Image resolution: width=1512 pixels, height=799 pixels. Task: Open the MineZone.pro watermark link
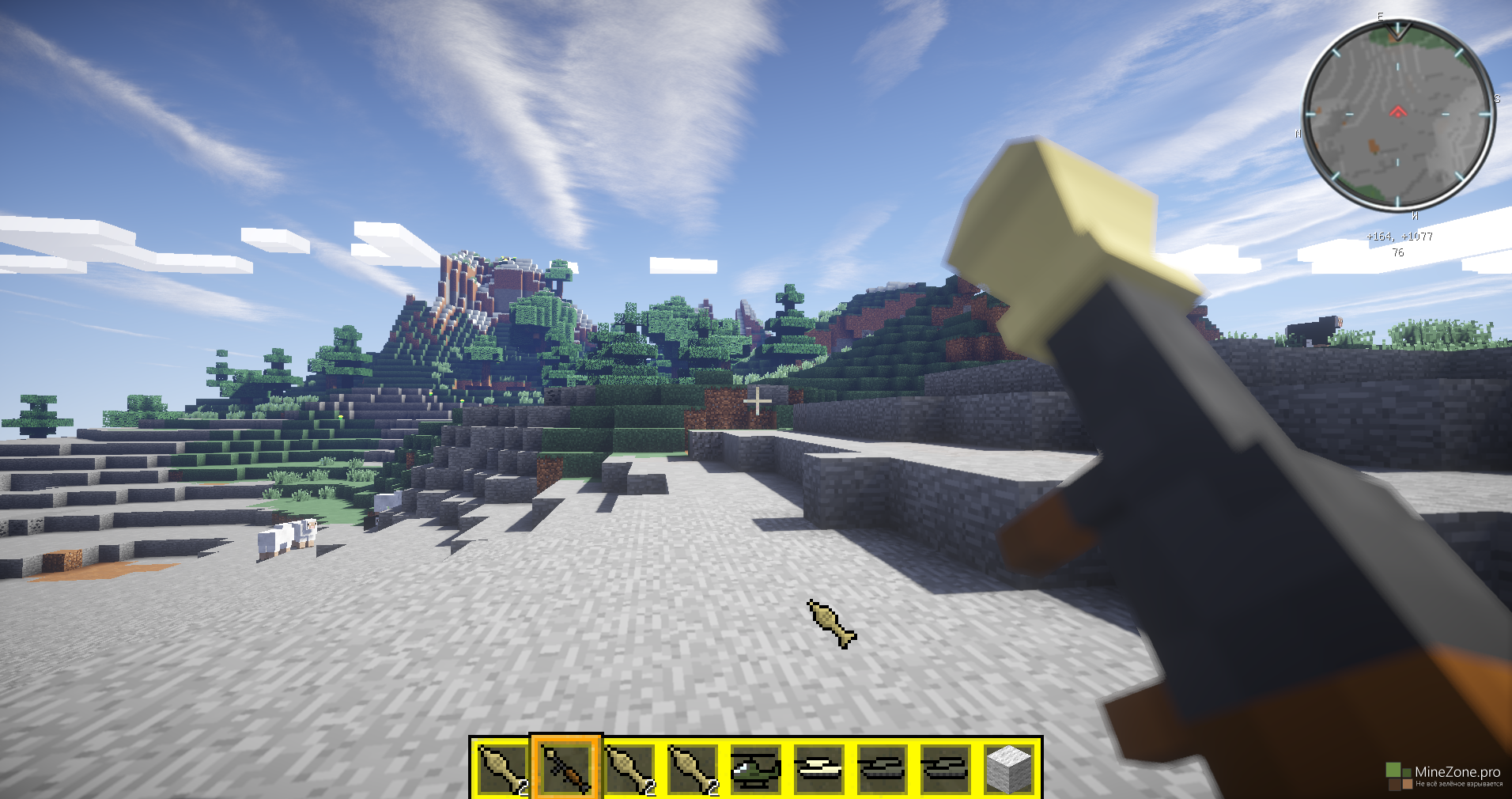[1446, 775]
